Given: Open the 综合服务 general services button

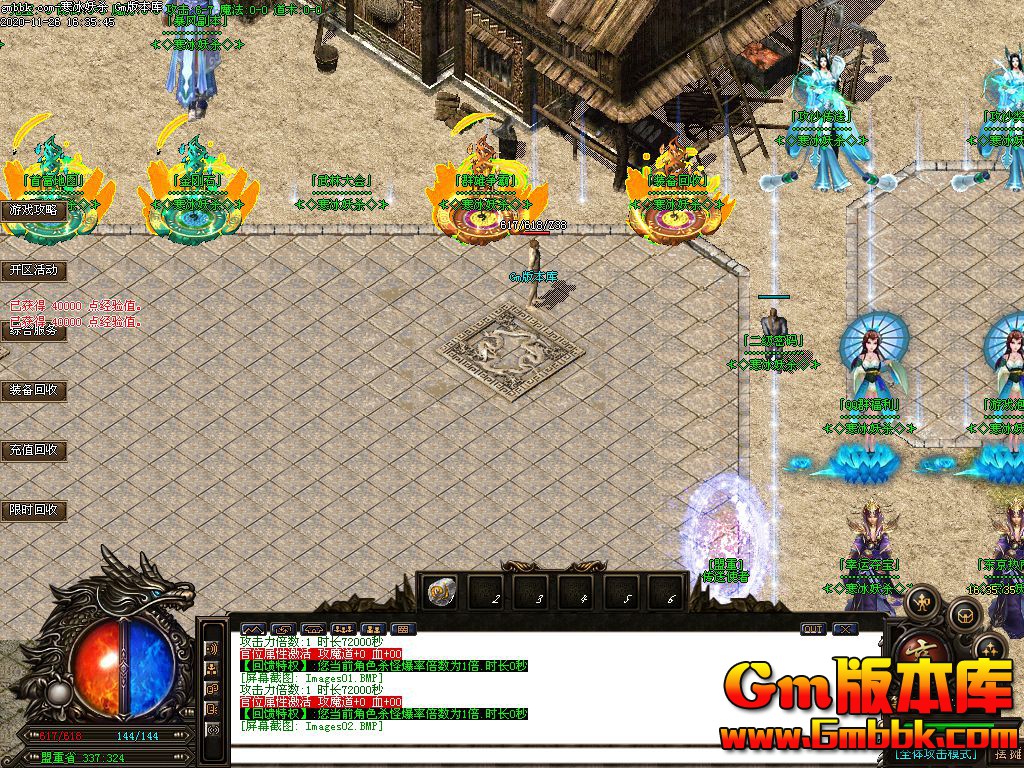Looking at the screenshot, I should point(34,331).
